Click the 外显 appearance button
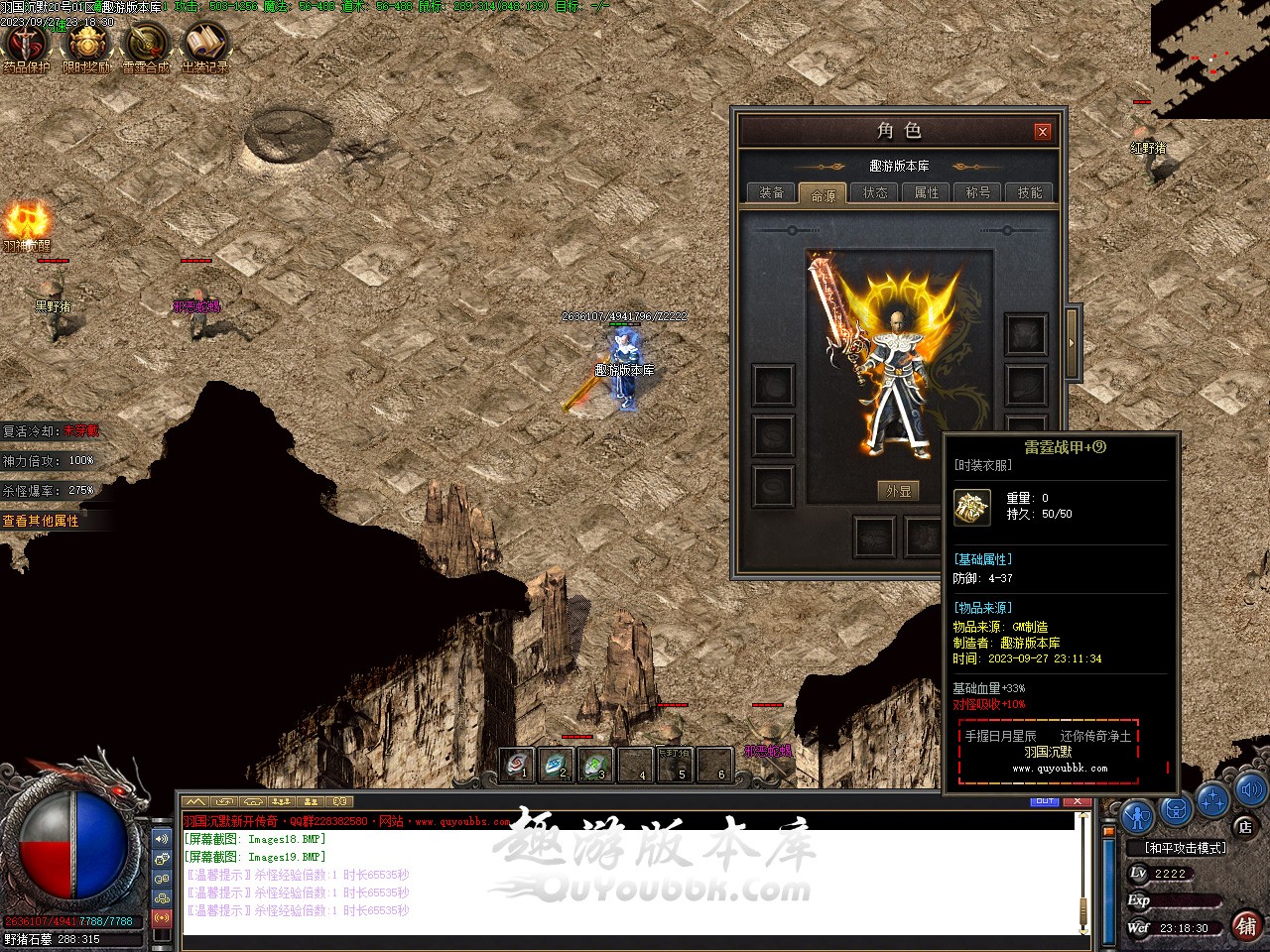This screenshot has height=952, width=1270. 898,491
